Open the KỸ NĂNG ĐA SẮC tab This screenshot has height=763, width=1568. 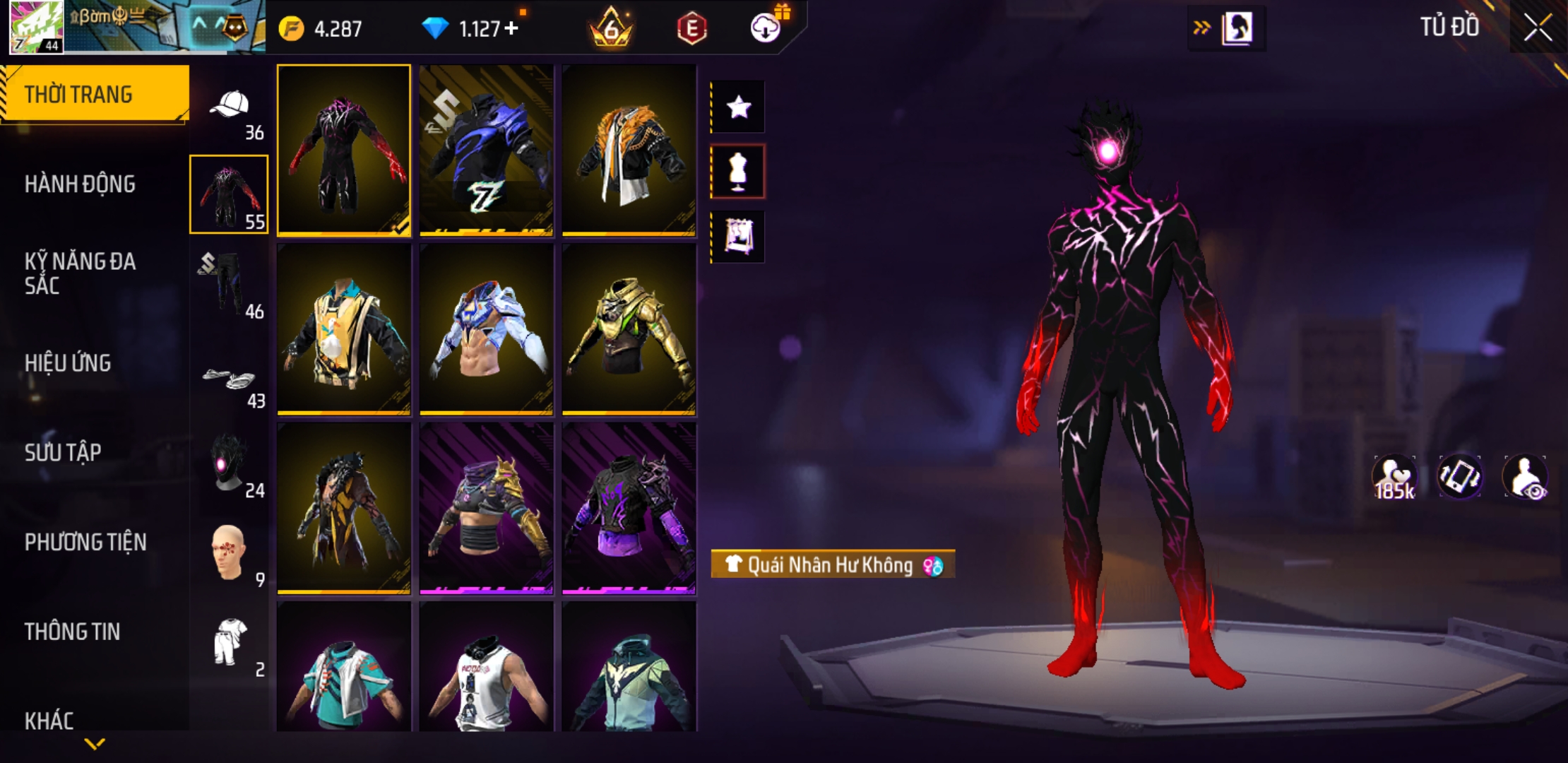point(80,273)
